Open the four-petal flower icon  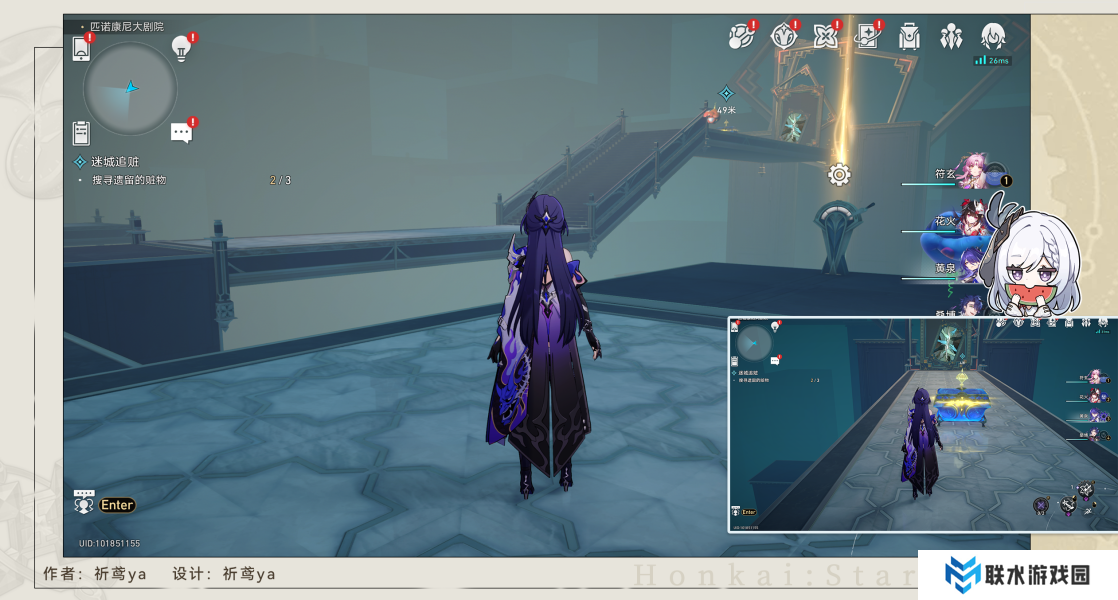[825, 37]
